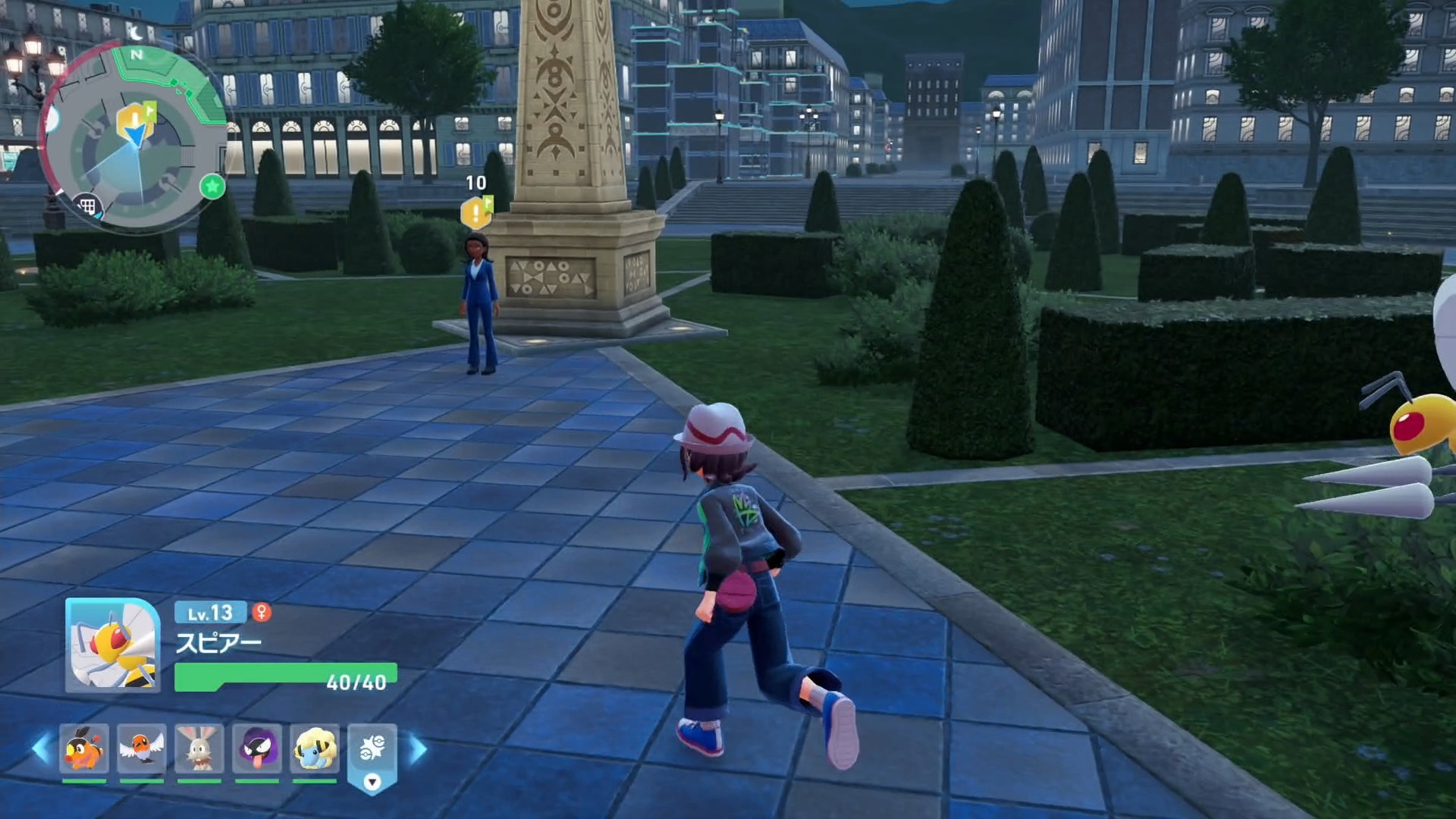This screenshot has width=1456, height=819.
Task: Choose Bunnelby from the party bar
Action: click(199, 748)
